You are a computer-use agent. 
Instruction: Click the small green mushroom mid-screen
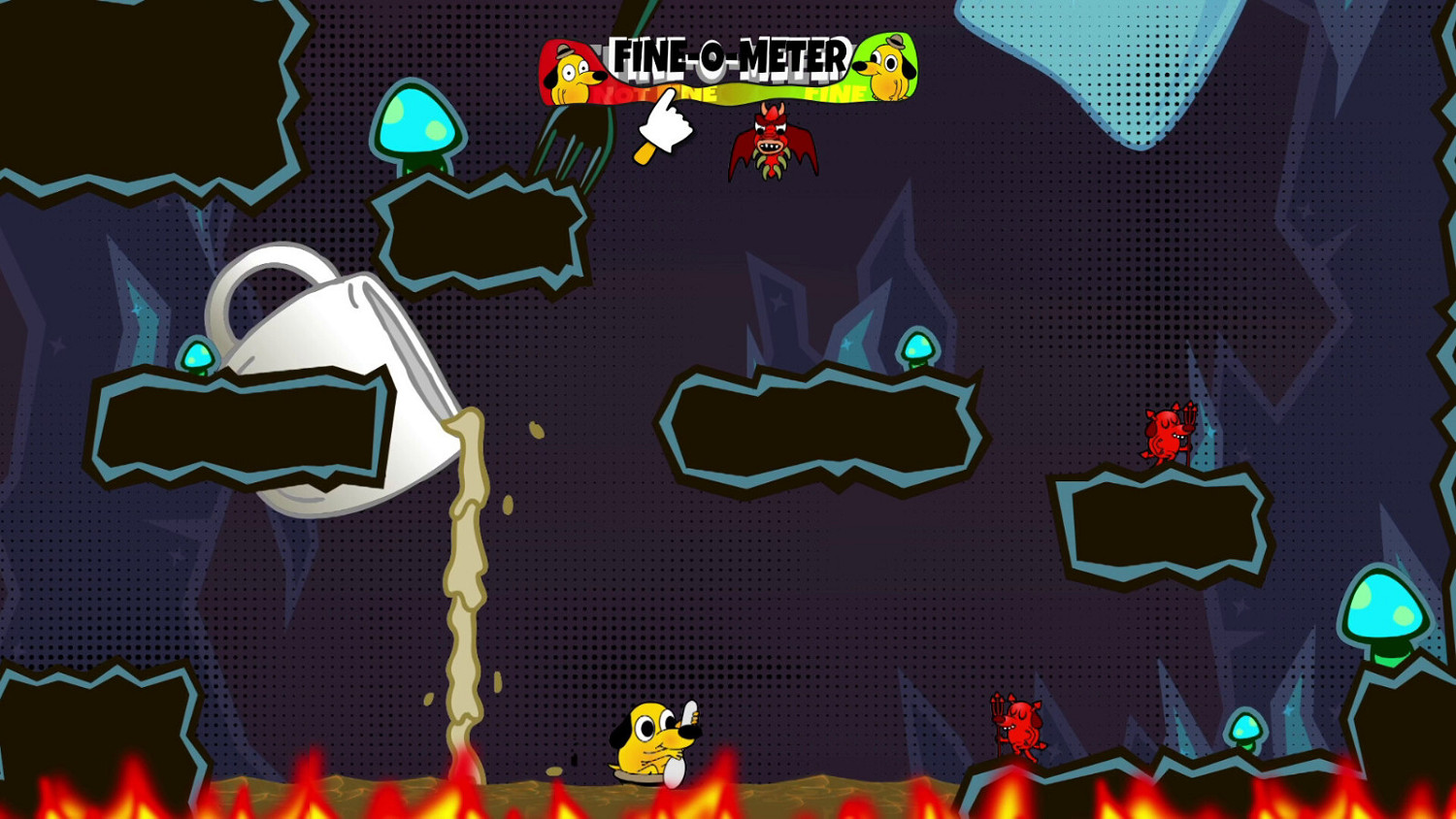pyautogui.click(x=917, y=349)
